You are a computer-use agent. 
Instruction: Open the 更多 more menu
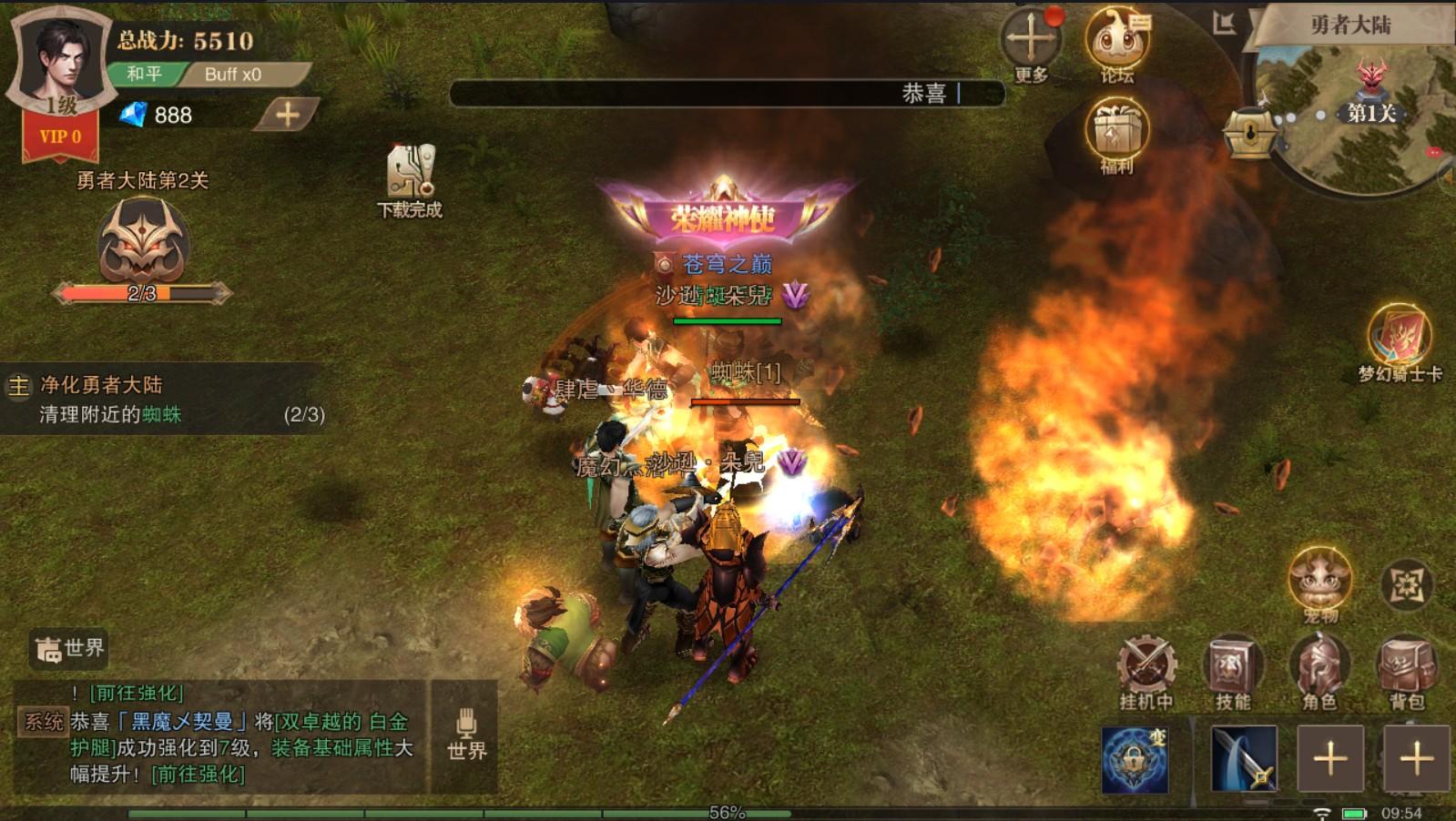(1031, 42)
